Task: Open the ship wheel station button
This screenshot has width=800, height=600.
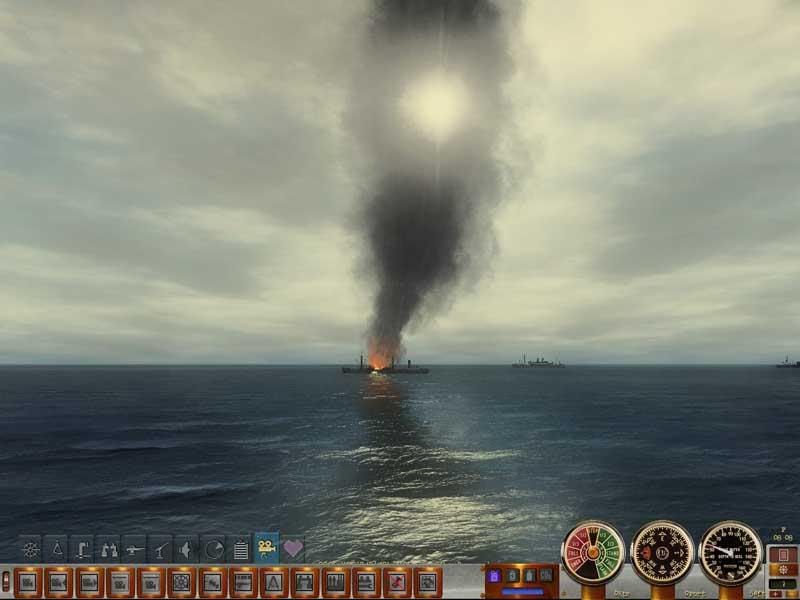Action: (181, 581)
